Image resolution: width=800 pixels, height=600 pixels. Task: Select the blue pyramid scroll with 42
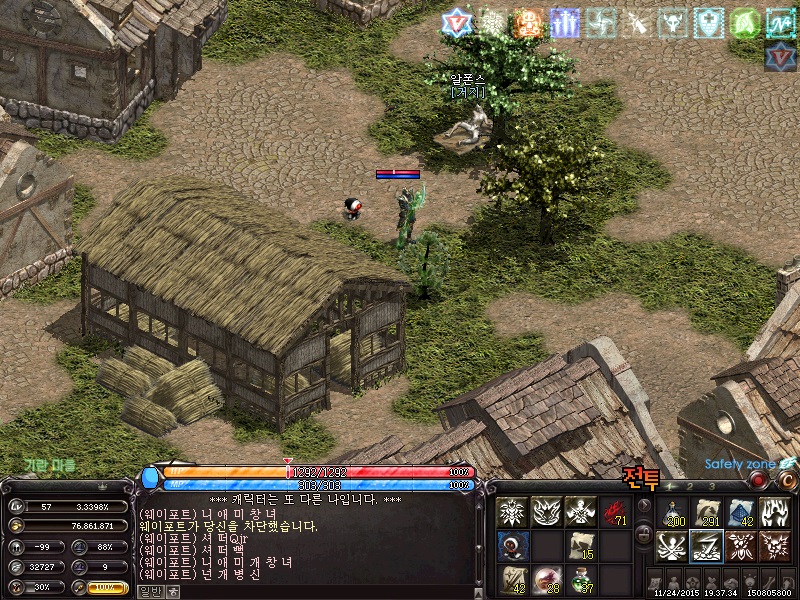pos(741,512)
